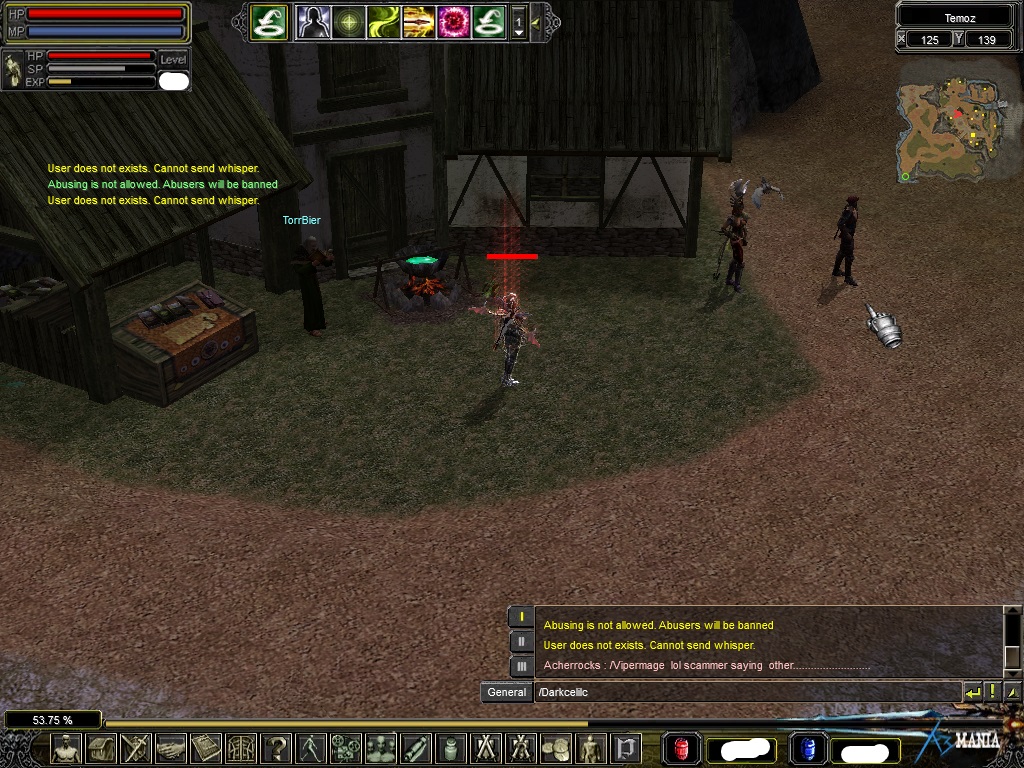
Task: Cast the pink energy orb skill
Action: pyautogui.click(x=453, y=21)
